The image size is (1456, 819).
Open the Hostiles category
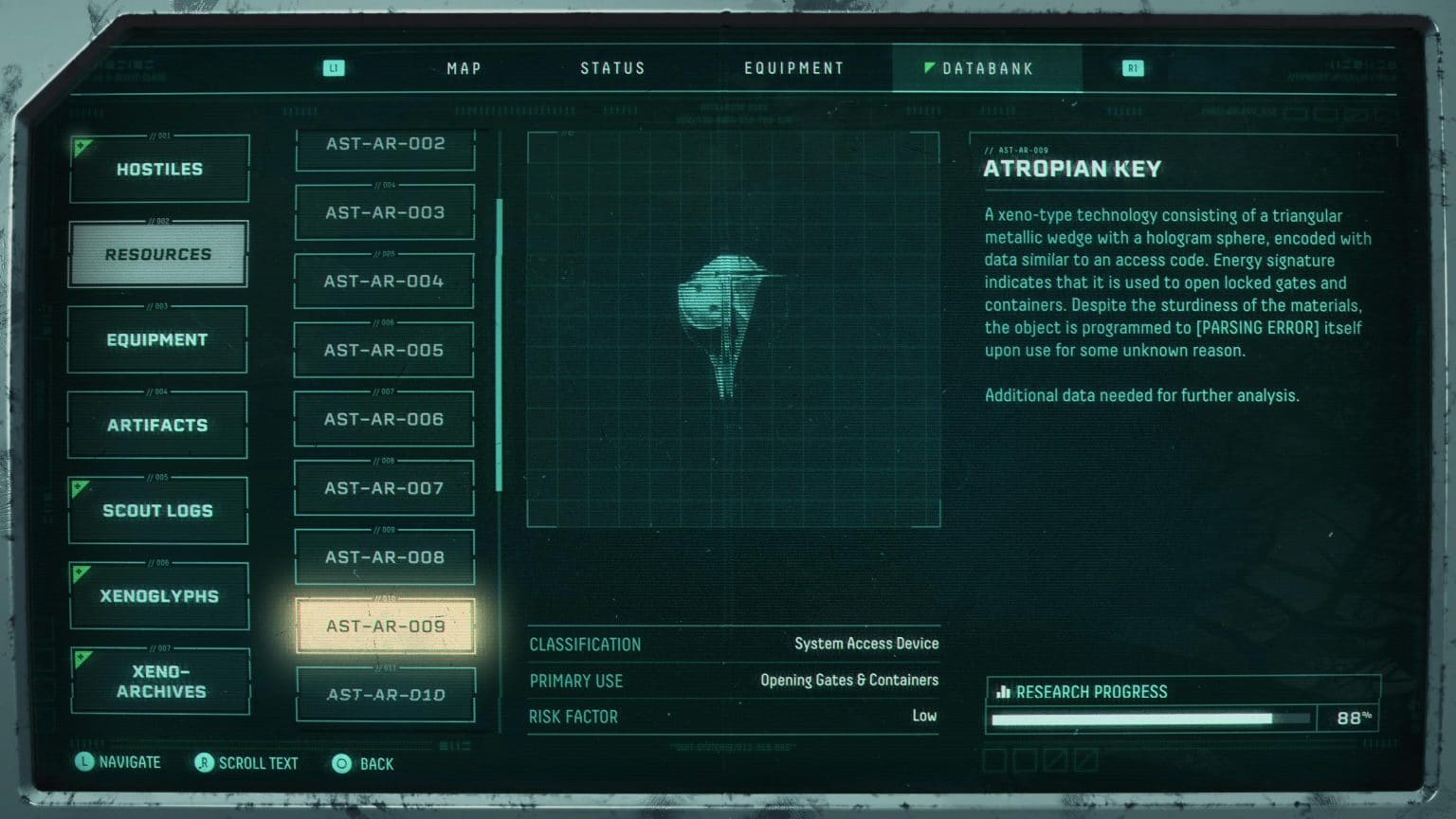tap(159, 169)
